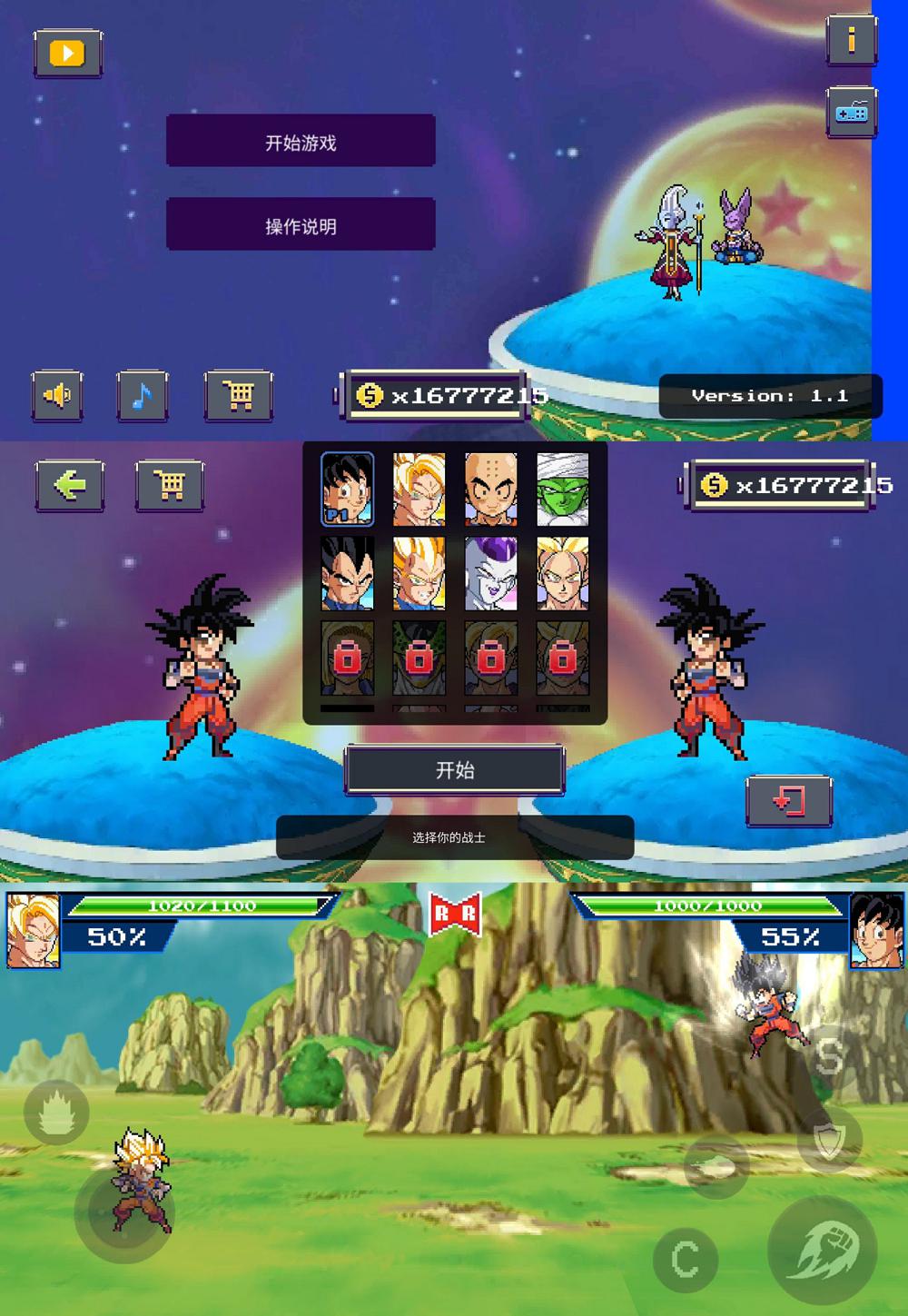Image resolution: width=908 pixels, height=1316 pixels.
Task: Open the 操作说明 instructions entry
Action: point(301,225)
